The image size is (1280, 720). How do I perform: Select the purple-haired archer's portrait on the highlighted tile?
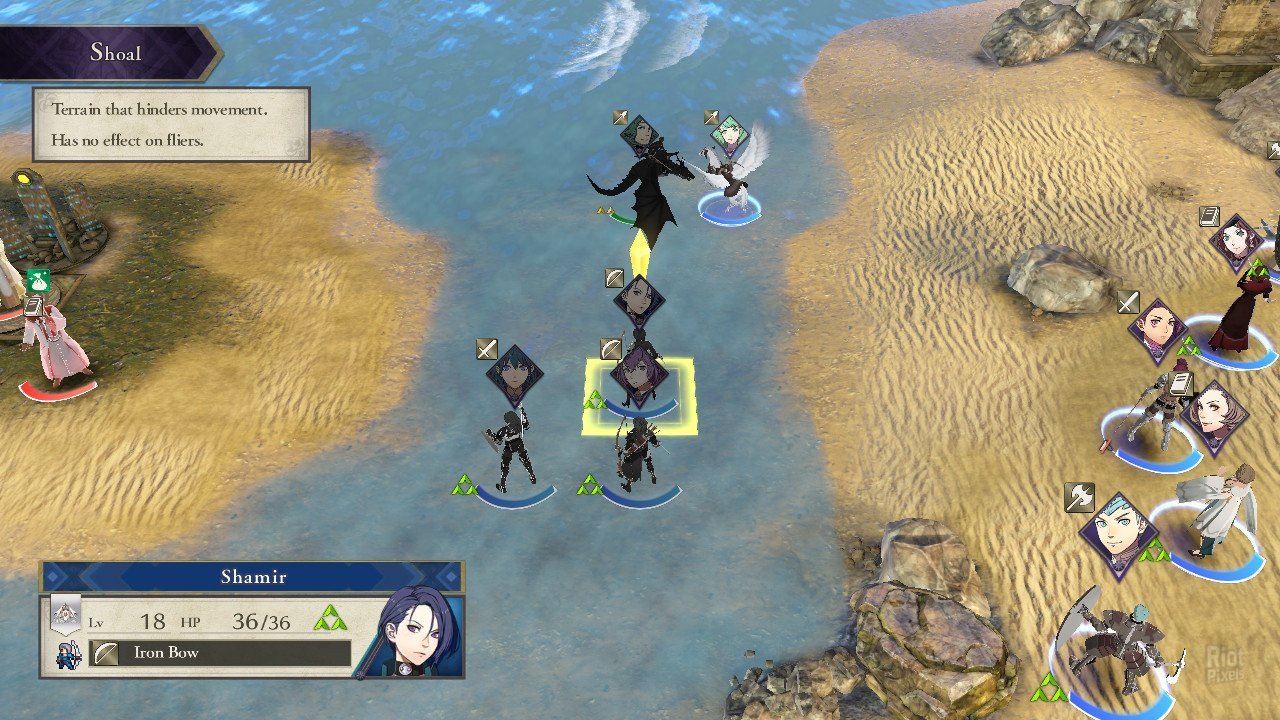click(x=637, y=374)
